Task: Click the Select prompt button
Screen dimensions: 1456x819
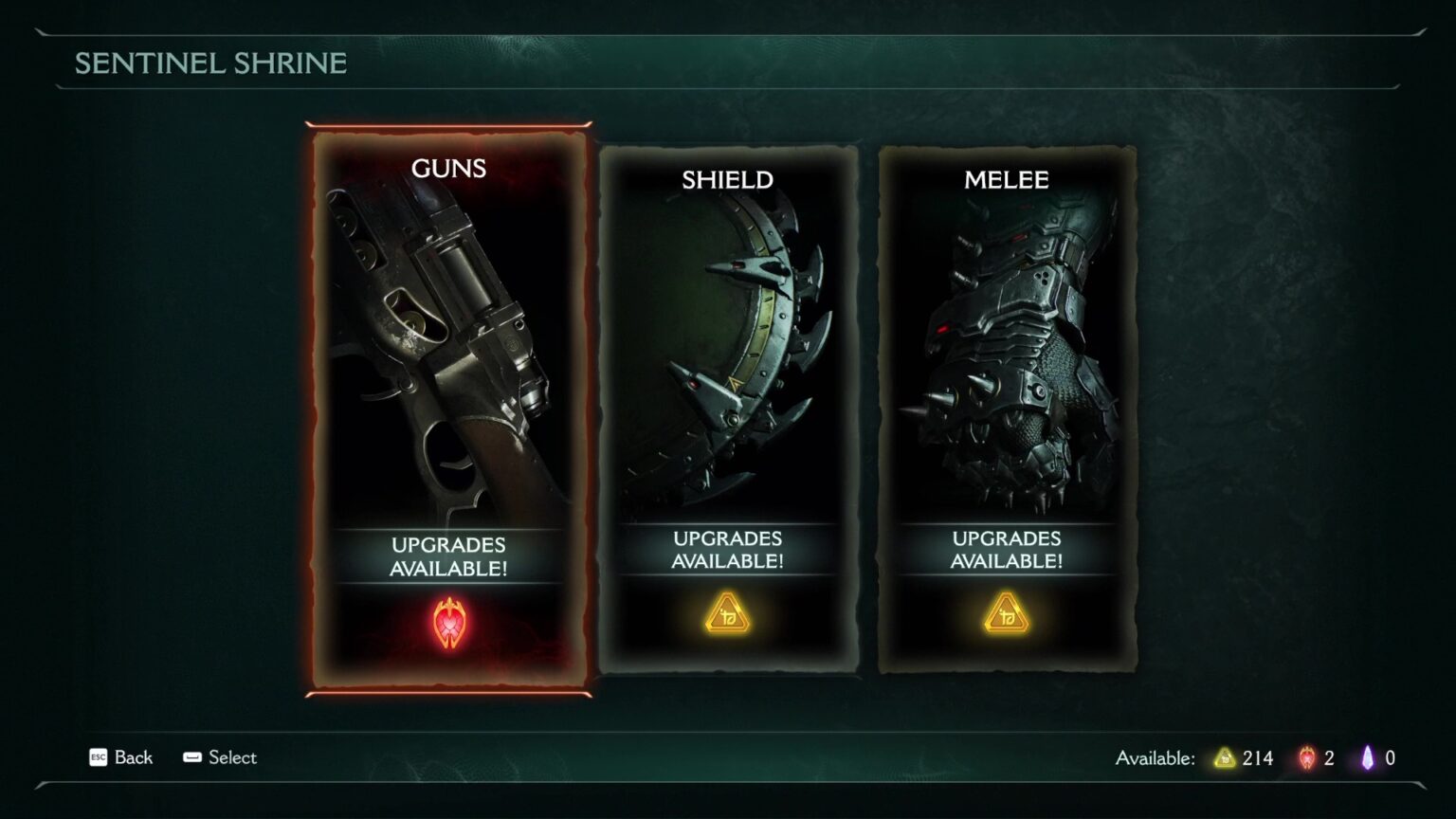Action: pyautogui.click(x=220, y=757)
